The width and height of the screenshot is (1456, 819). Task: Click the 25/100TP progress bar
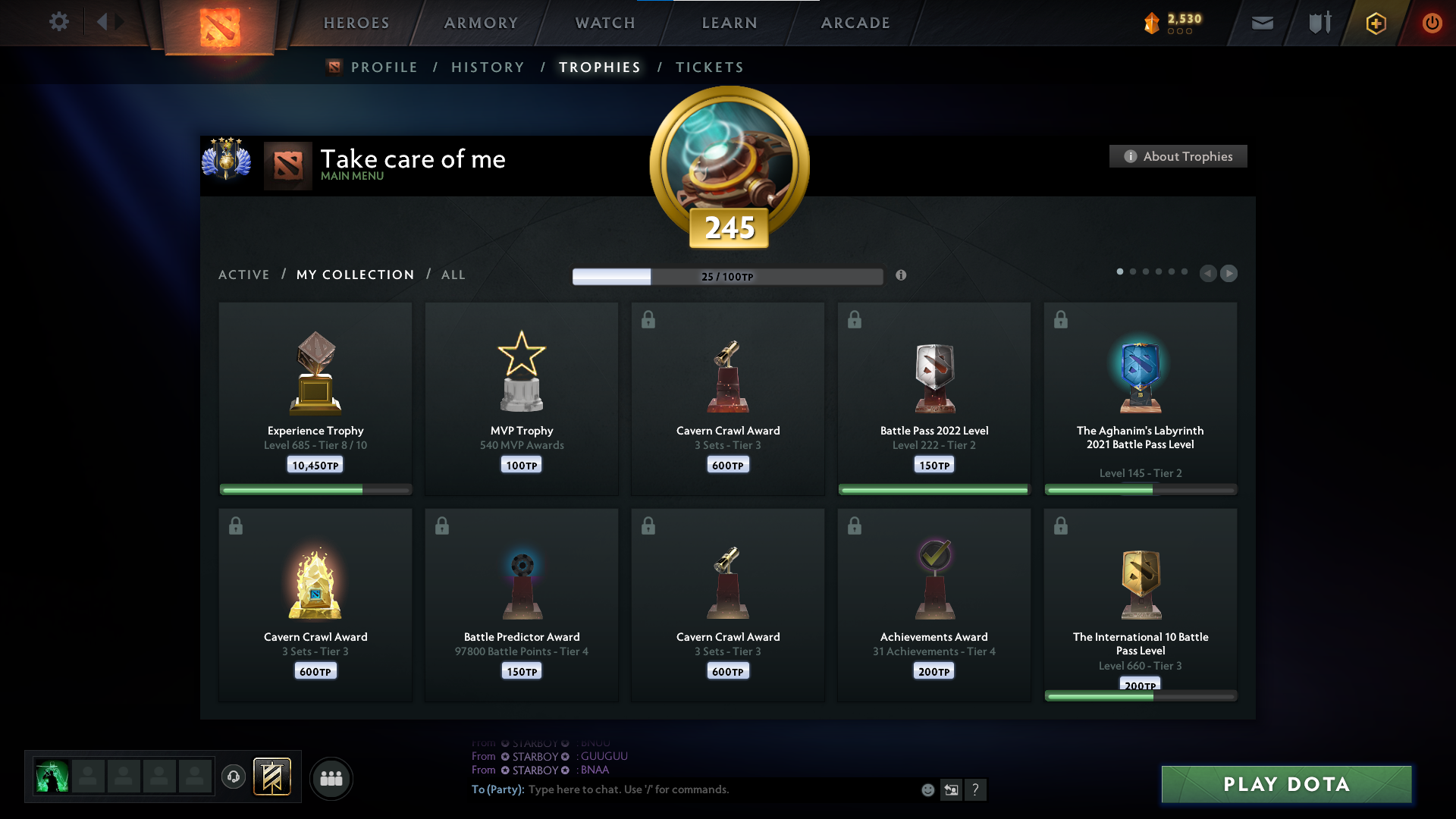[727, 276]
